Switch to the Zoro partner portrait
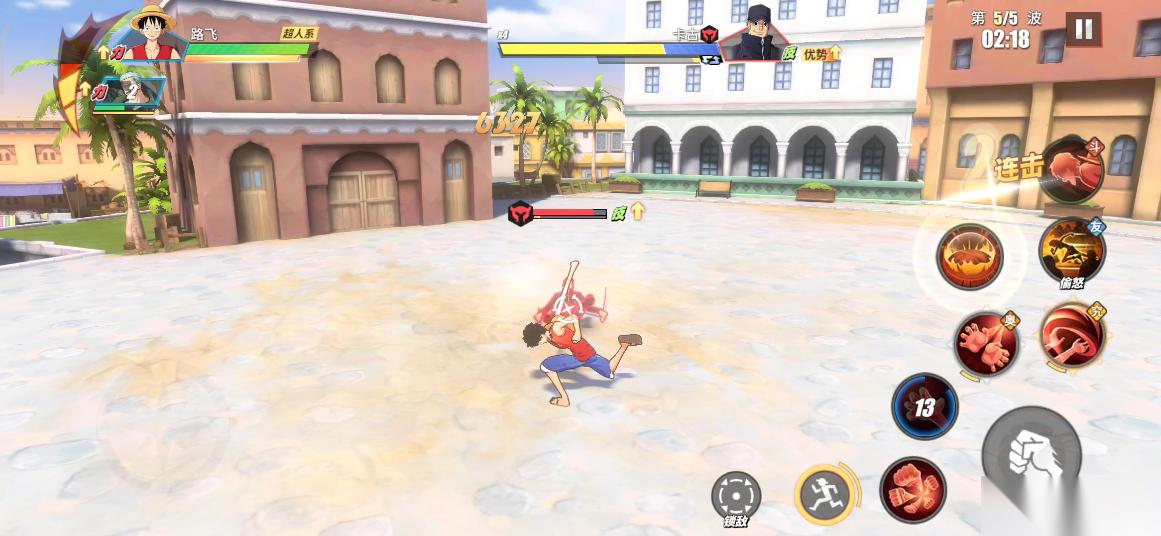The height and width of the screenshot is (536, 1161). [x=143, y=93]
